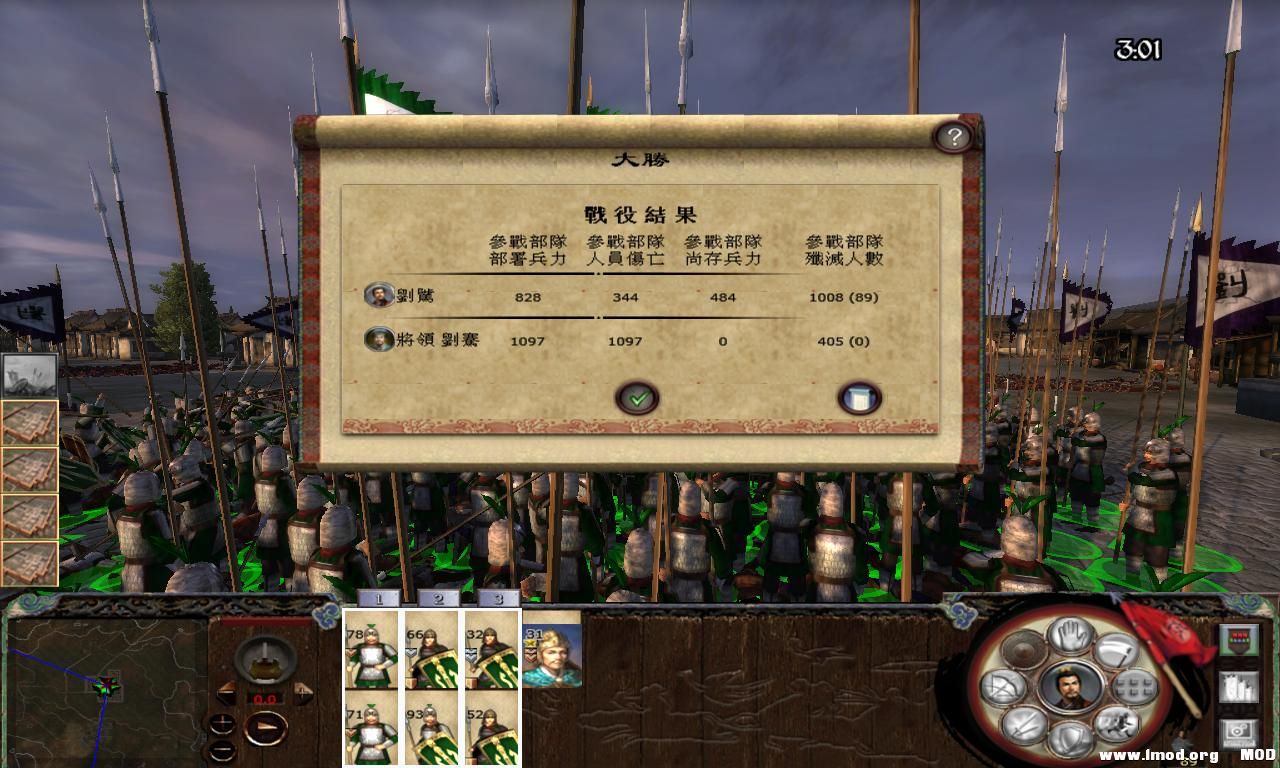Click the halt order hand icon
This screenshot has height=768, width=1280.
(1072, 637)
